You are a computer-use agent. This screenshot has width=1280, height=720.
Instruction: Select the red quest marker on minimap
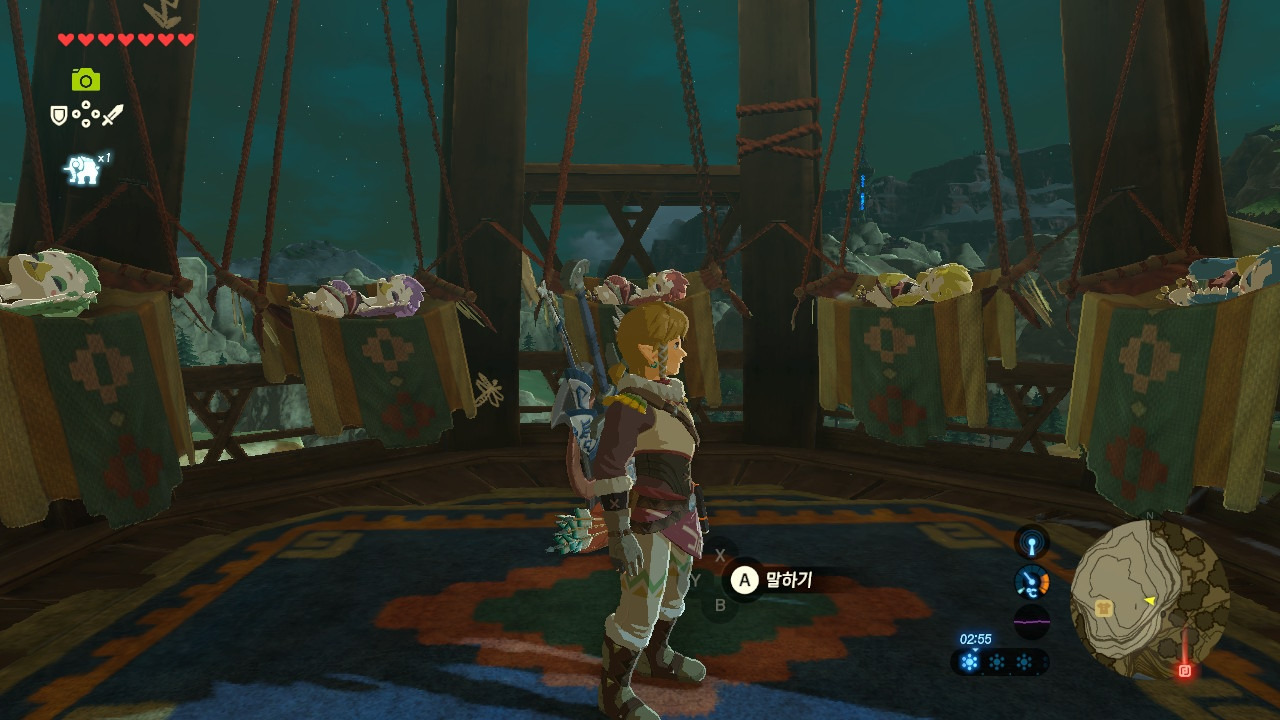click(1185, 670)
